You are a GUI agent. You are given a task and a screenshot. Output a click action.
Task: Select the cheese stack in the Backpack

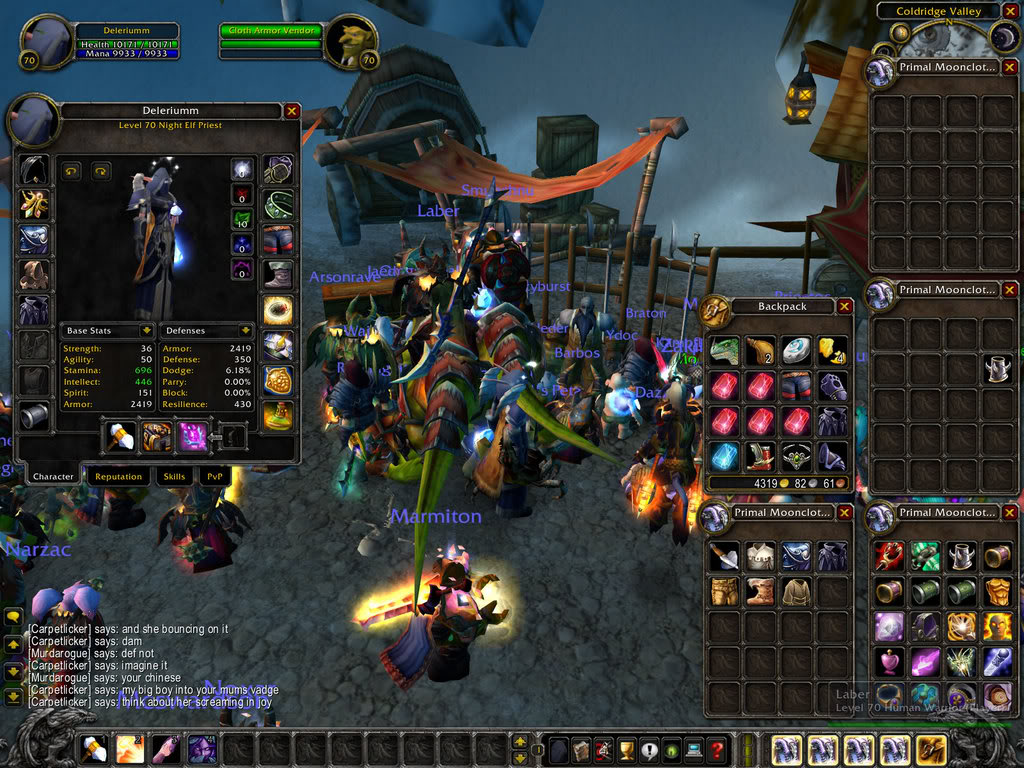click(832, 350)
